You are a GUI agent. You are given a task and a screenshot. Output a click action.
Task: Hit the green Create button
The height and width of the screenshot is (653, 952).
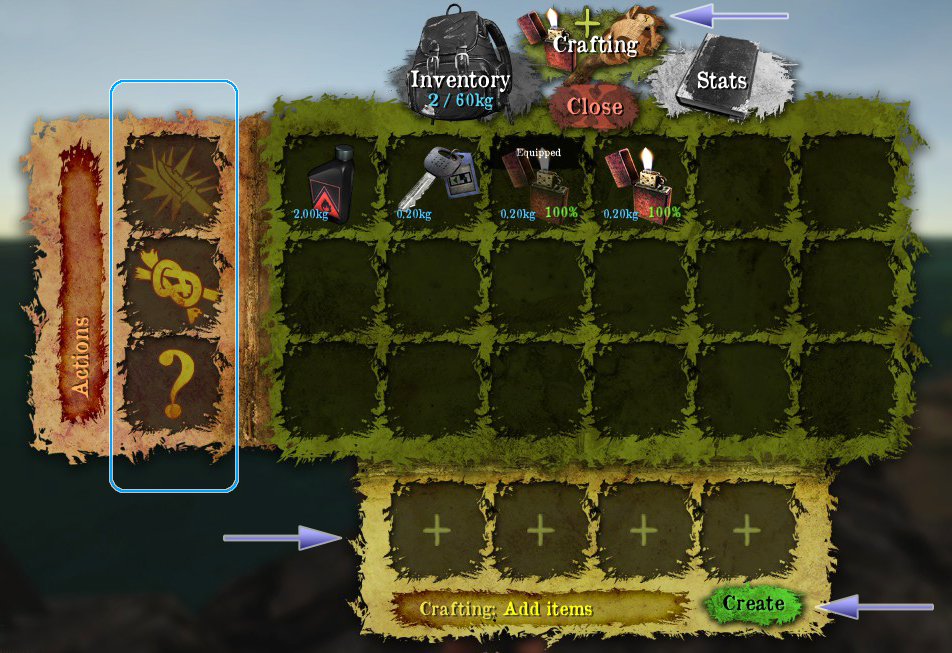pos(753,603)
